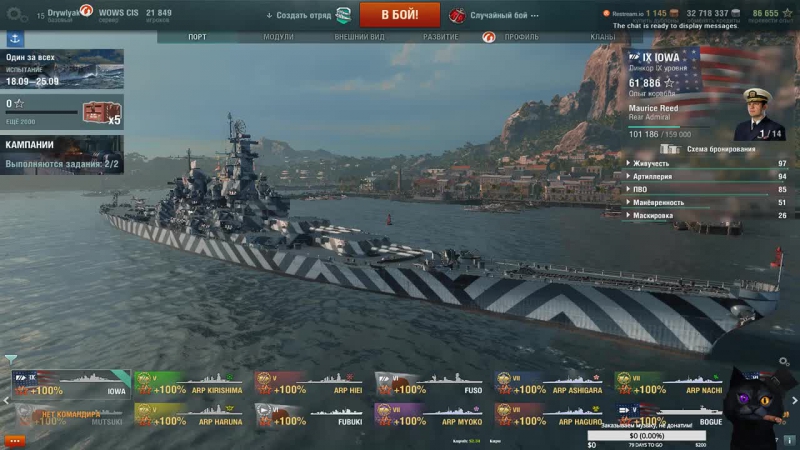Open the Один за всех event banner
Image resolution: width=800 pixels, height=450 pixels.
click(x=62, y=69)
